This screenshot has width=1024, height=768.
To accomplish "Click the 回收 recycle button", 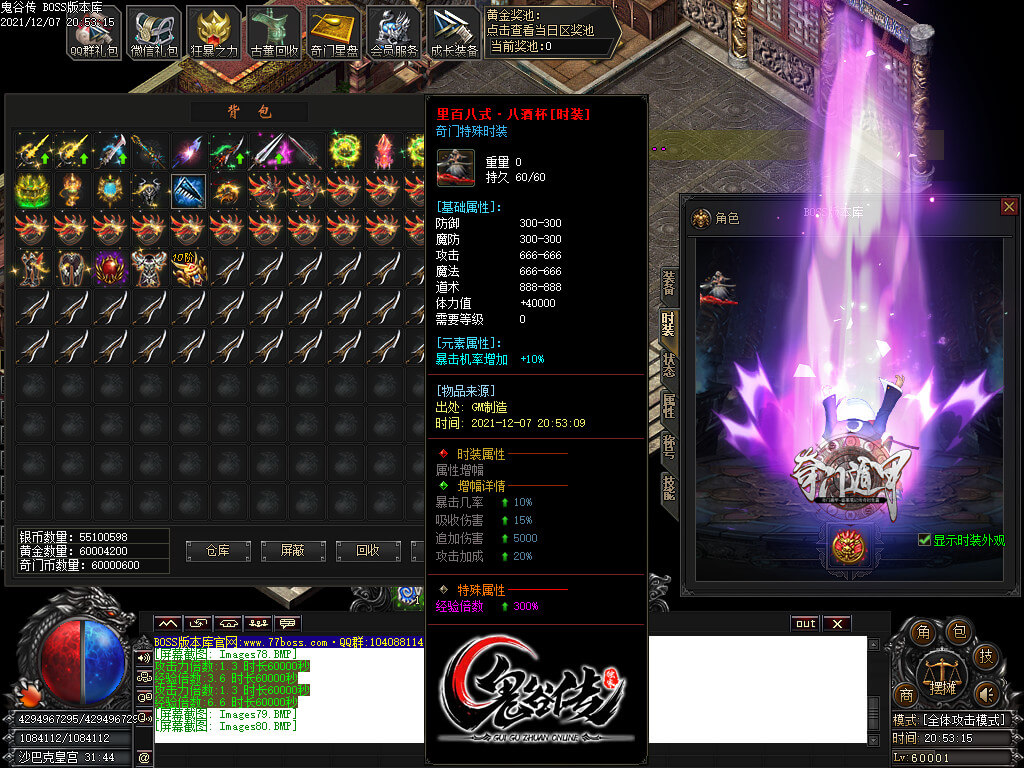I will (x=368, y=550).
